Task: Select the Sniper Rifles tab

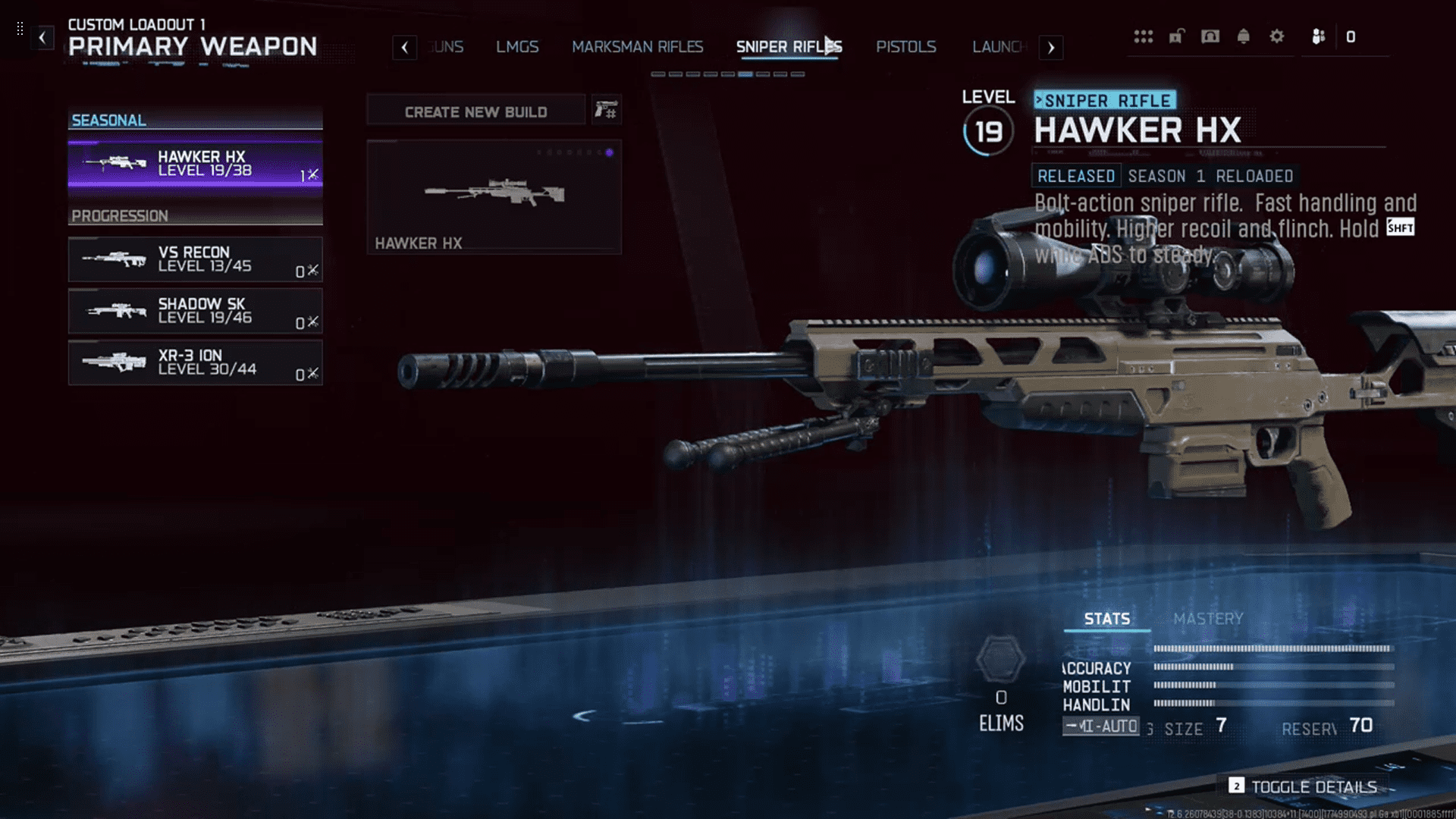Action: coord(789,47)
